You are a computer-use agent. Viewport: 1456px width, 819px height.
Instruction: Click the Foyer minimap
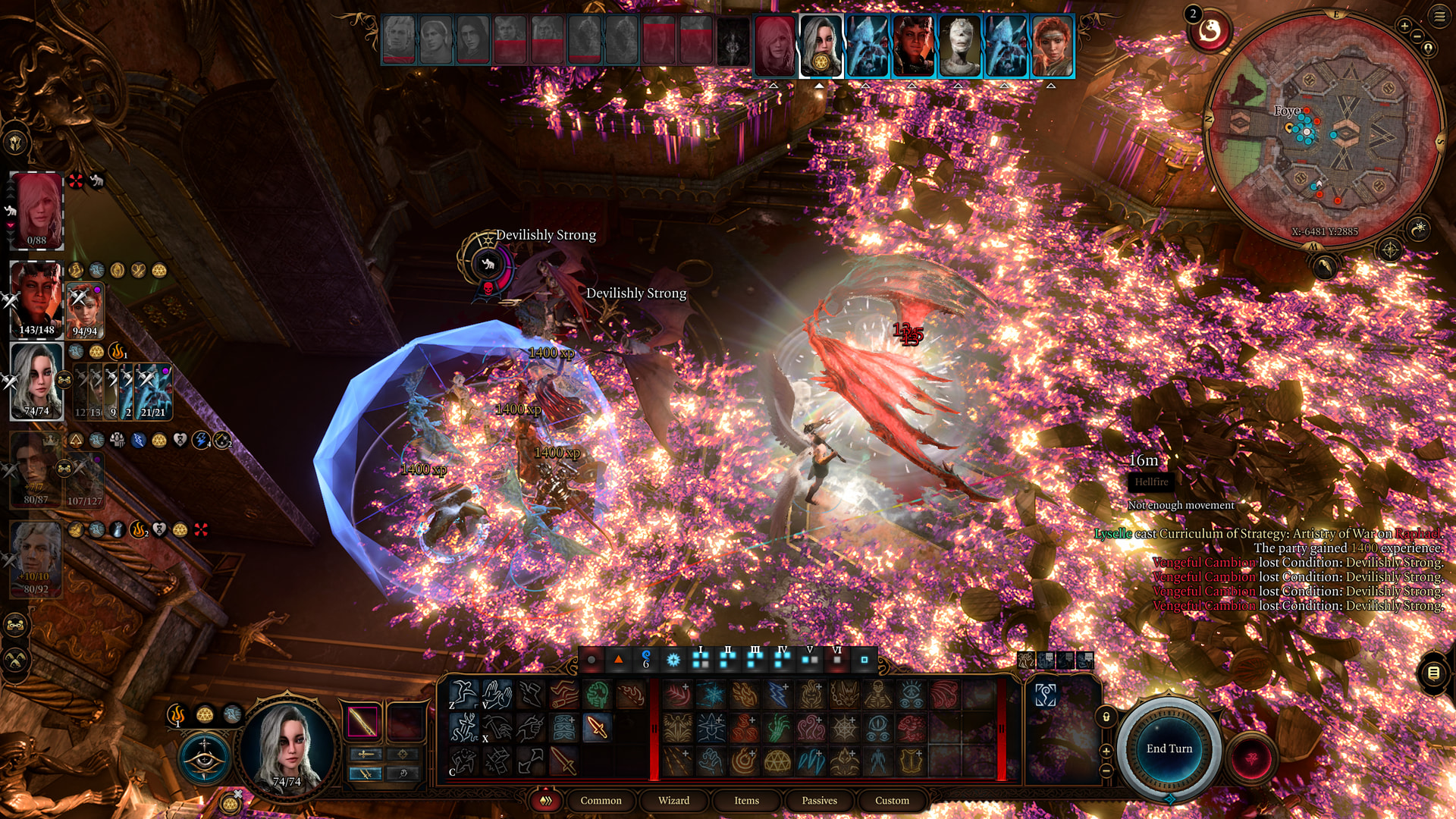[x=1323, y=129]
